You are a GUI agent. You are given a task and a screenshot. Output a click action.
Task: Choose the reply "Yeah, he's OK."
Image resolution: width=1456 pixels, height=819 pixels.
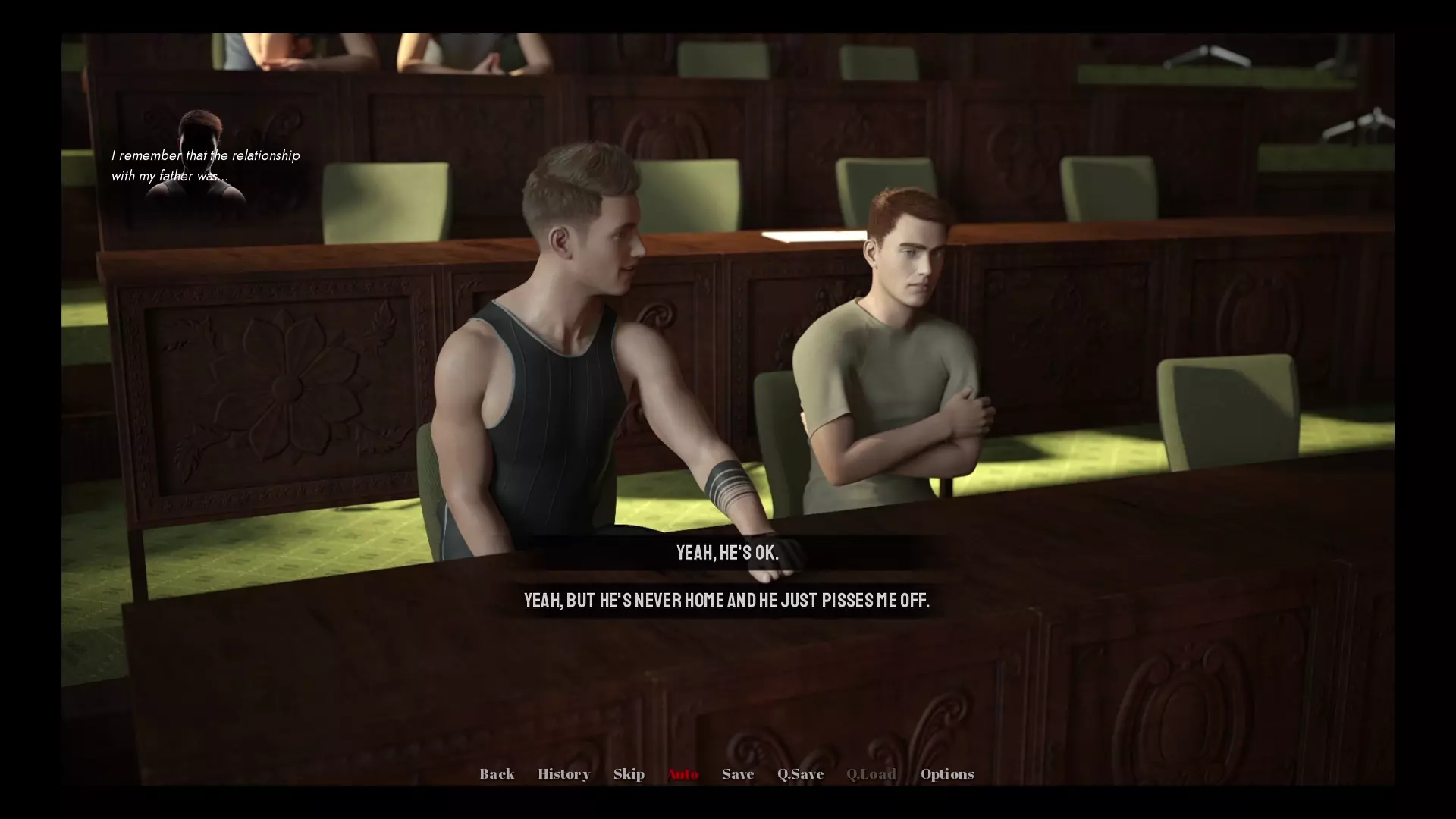coord(727,553)
